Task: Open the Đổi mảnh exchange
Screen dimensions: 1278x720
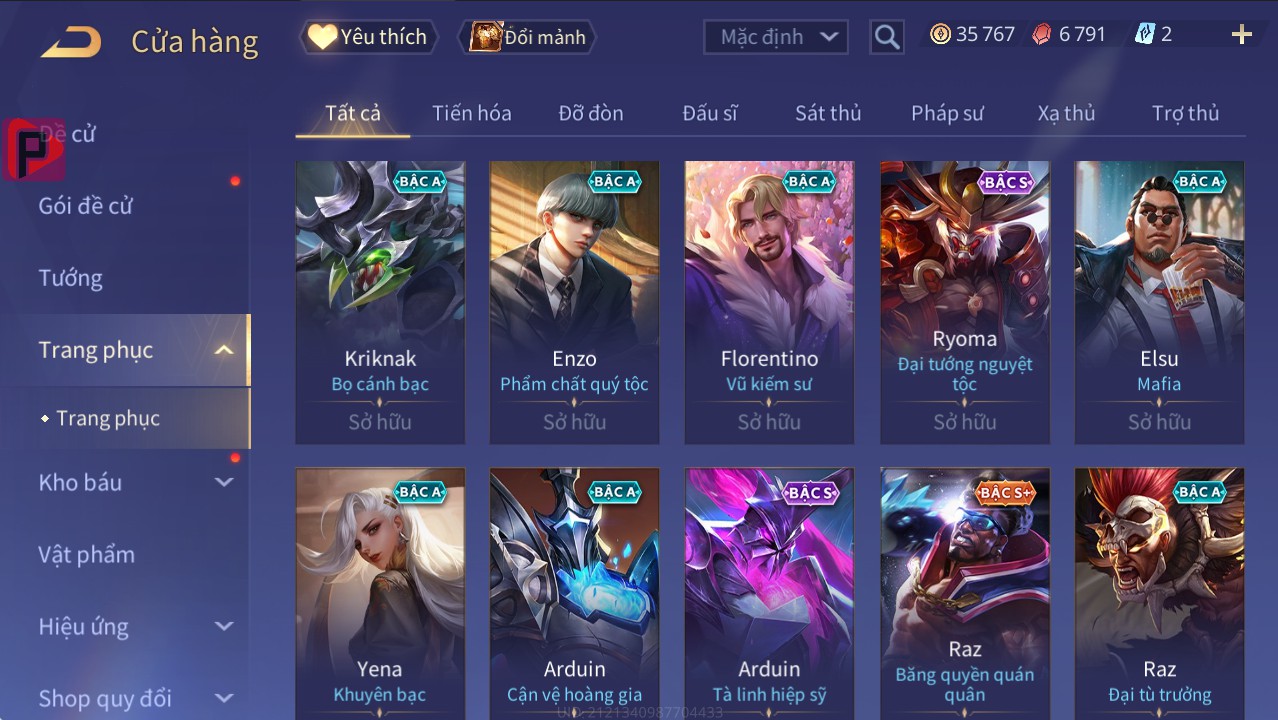Action: click(x=527, y=37)
